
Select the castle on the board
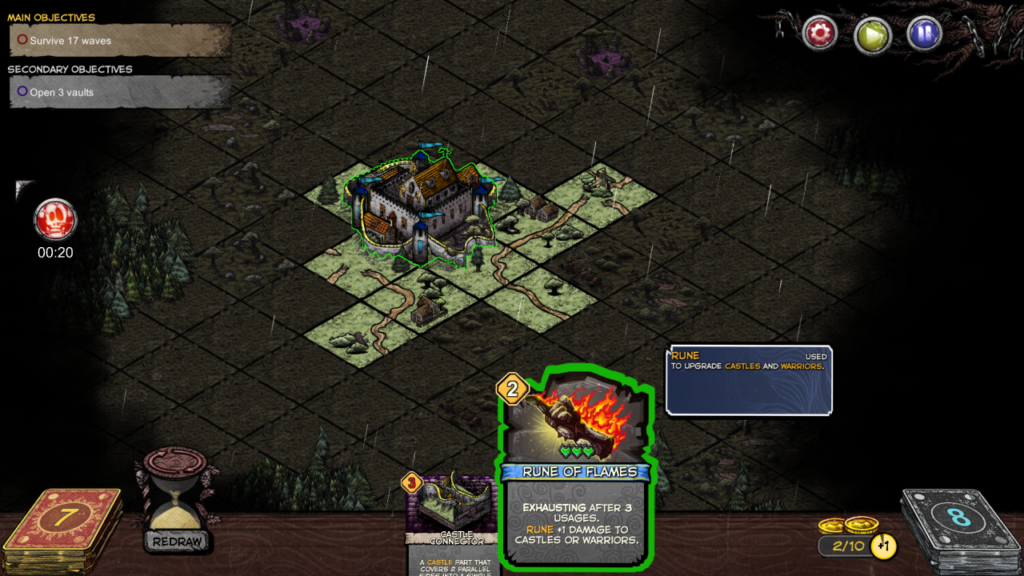(x=420, y=207)
